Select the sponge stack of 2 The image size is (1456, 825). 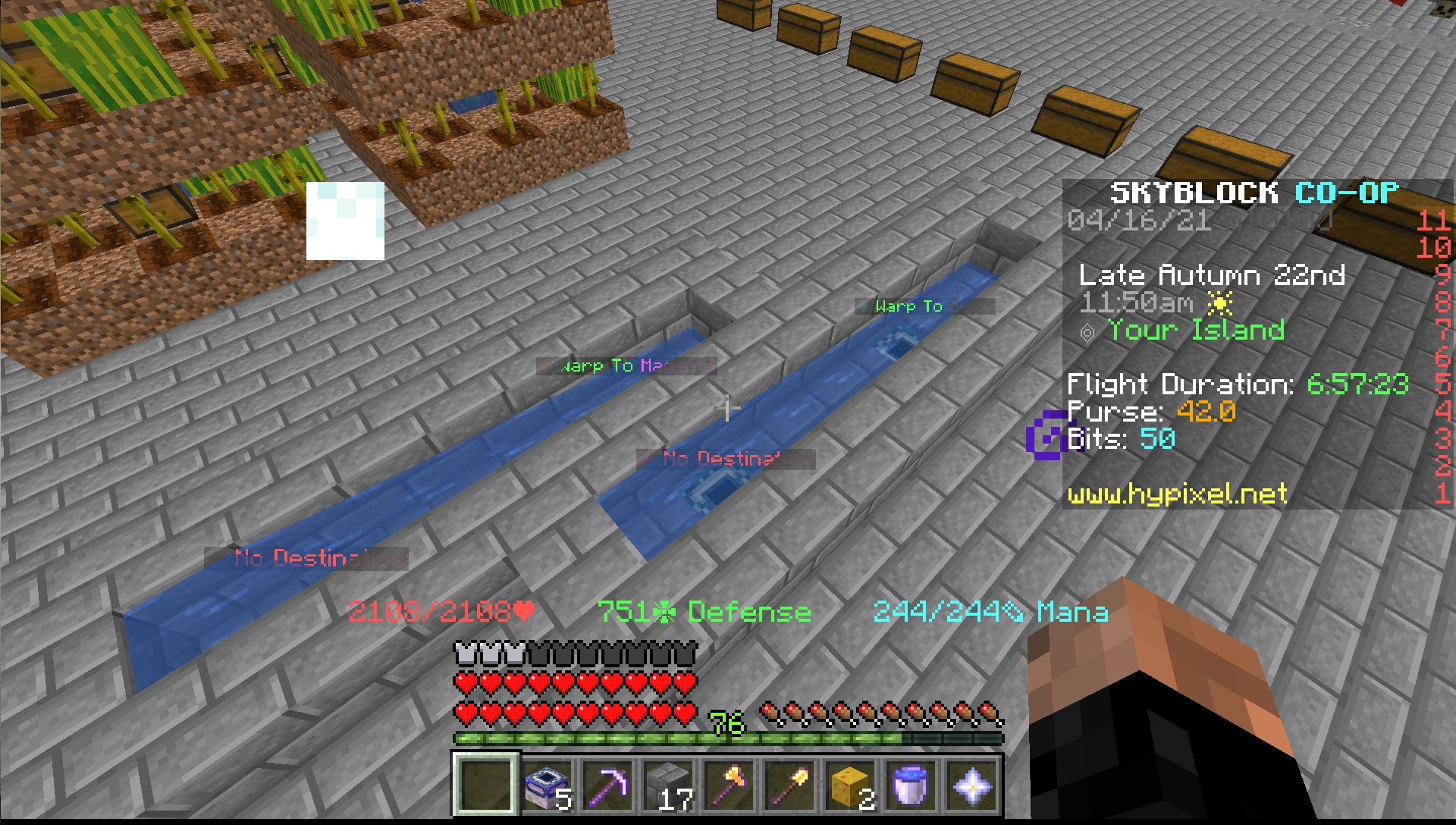coord(849,786)
